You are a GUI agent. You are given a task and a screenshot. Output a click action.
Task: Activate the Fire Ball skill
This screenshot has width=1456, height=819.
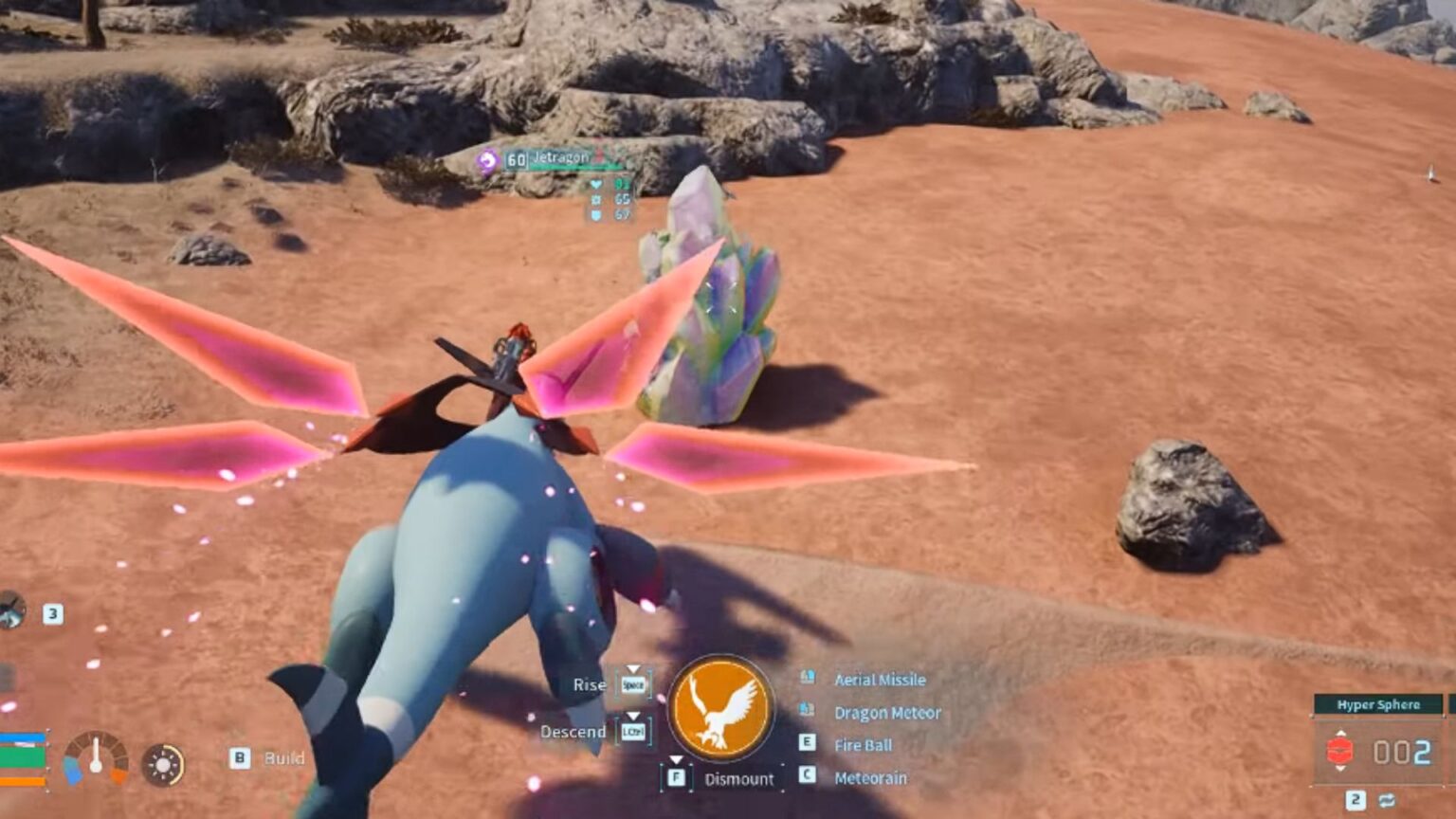coord(863,745)
